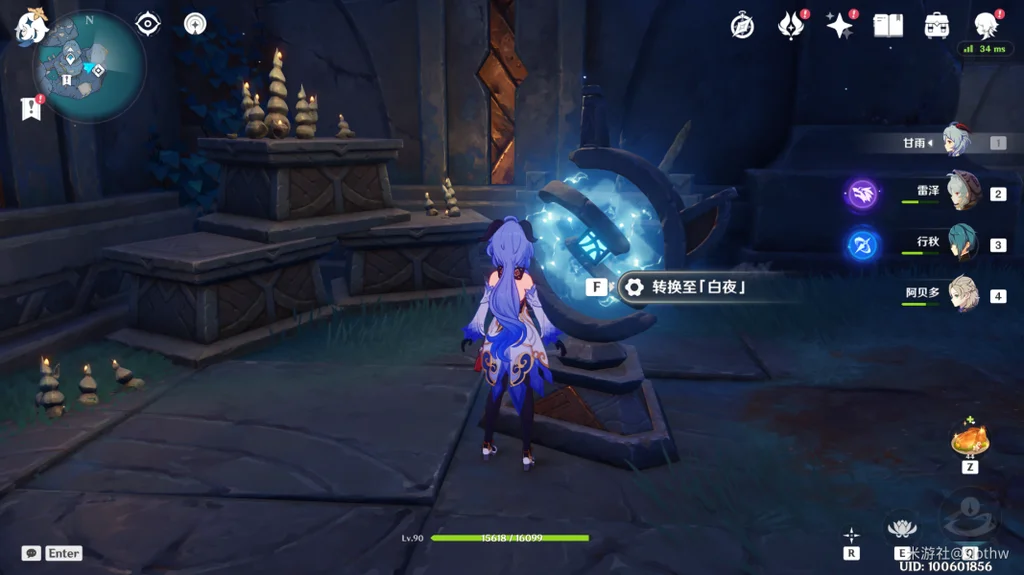This screenshot has height=575, width=1024.
Task: Trigger 行秋's blue elemental burst icon
Action: [x=862, y=245]
